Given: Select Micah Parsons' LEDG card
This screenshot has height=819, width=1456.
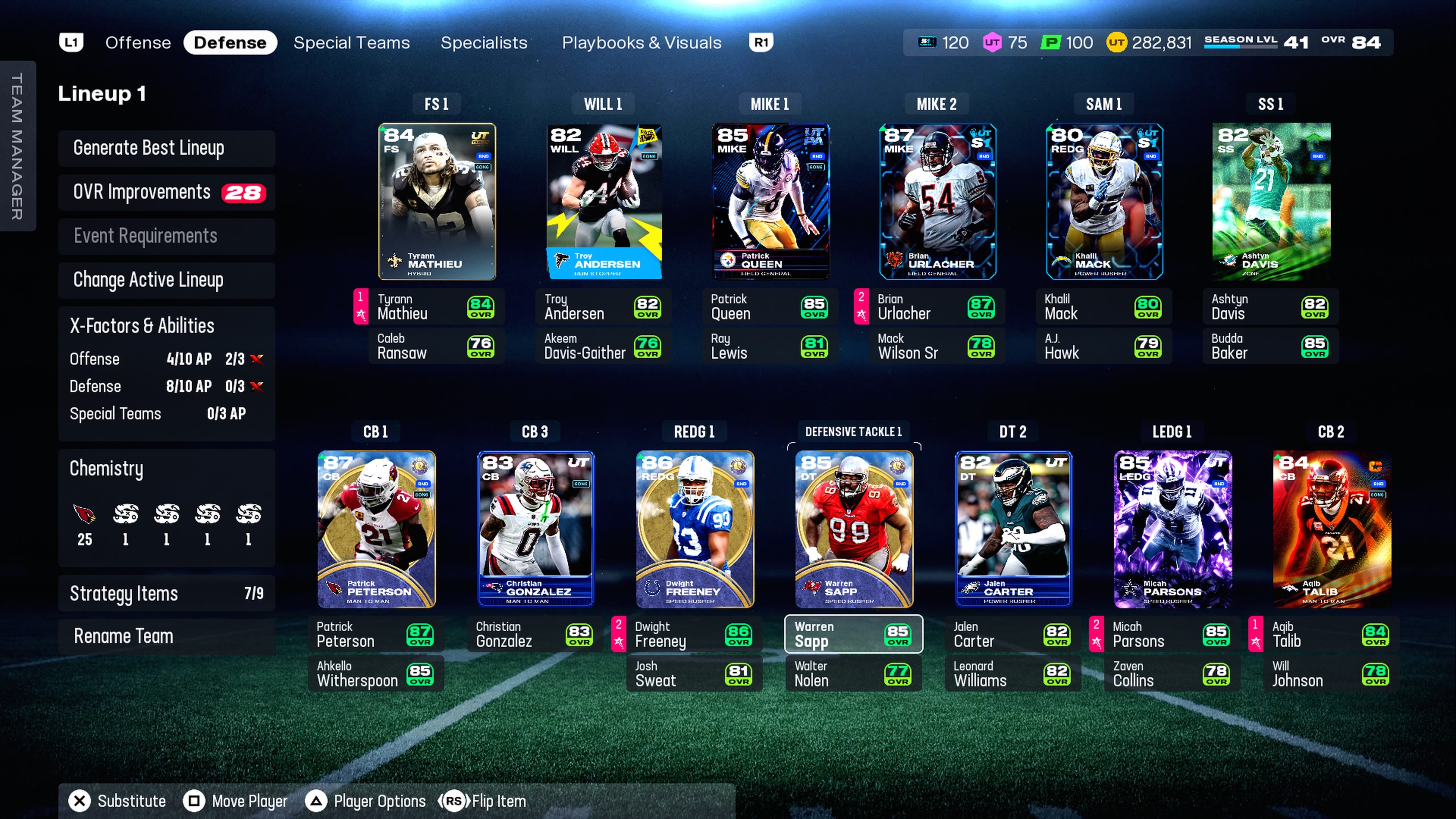Looking at the screenshot, I should (1172, 529).
